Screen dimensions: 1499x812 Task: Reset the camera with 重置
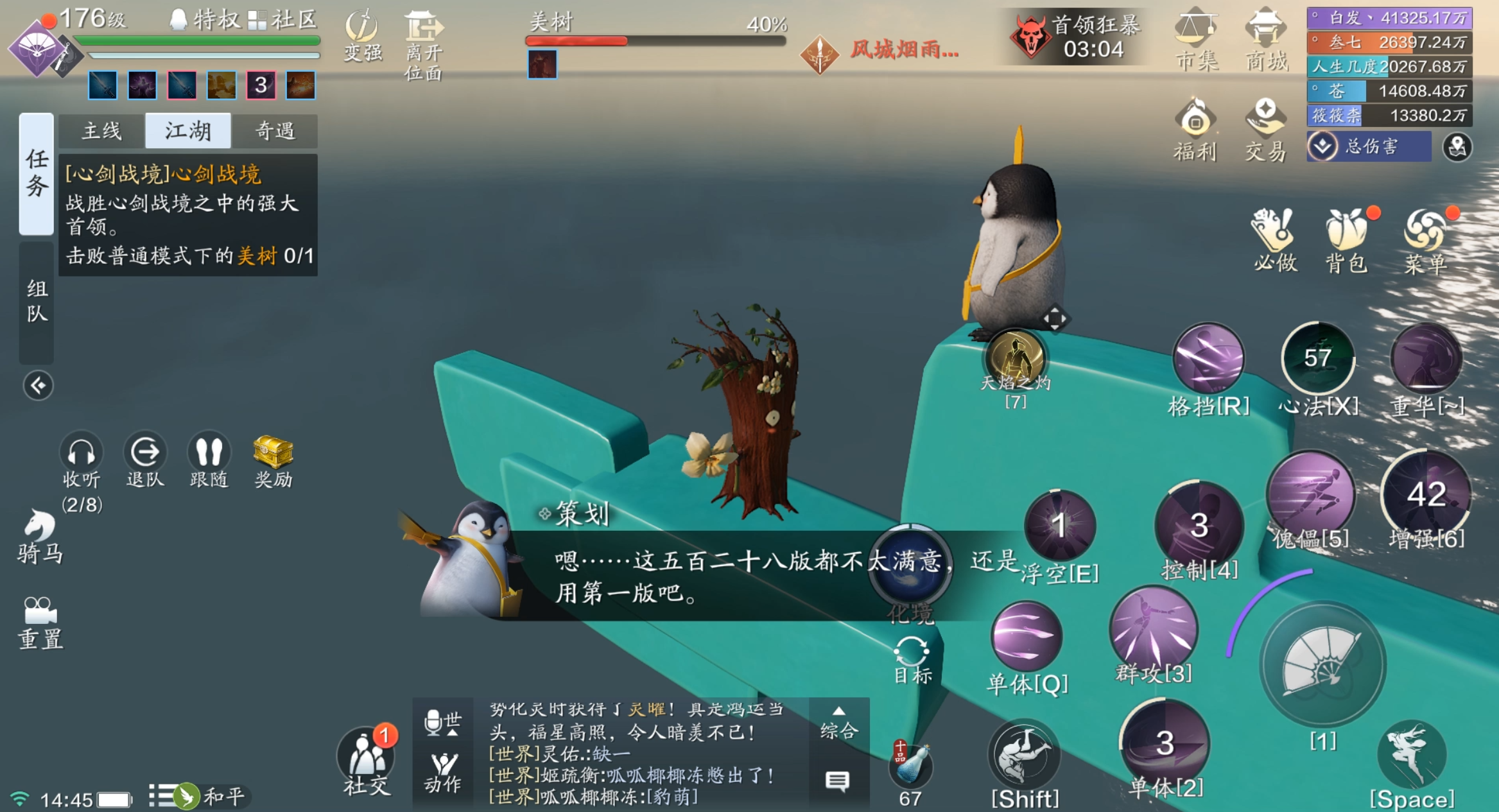[x=40, y=622]
